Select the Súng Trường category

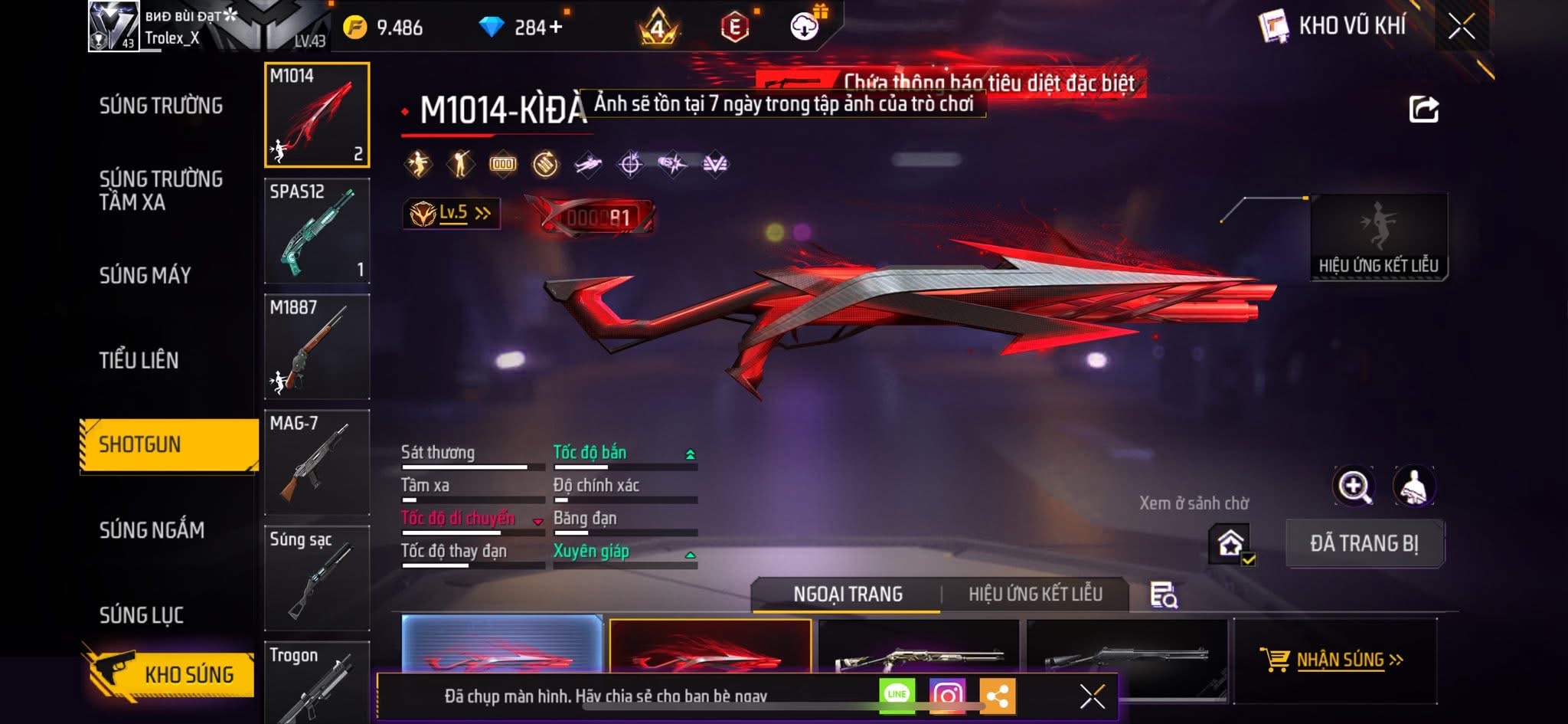tap(161, 106)
